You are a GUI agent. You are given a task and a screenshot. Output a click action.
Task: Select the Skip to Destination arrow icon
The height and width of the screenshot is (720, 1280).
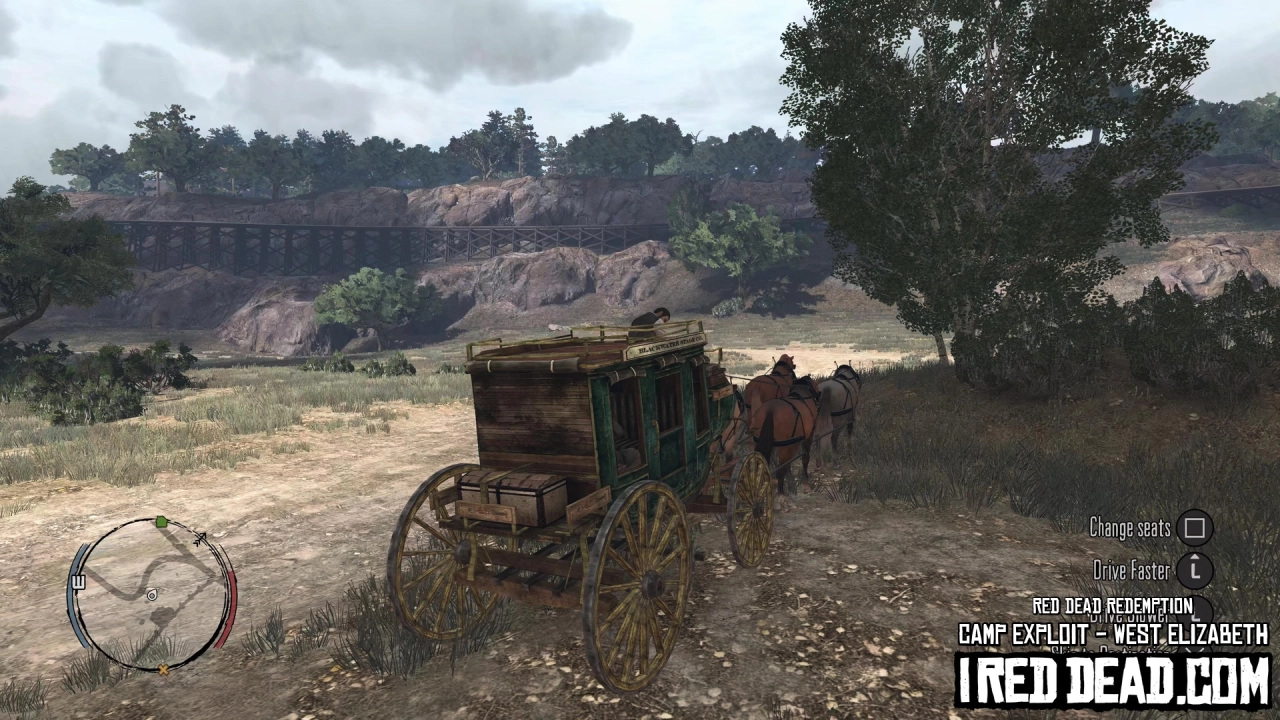(x=1195, y=652)
